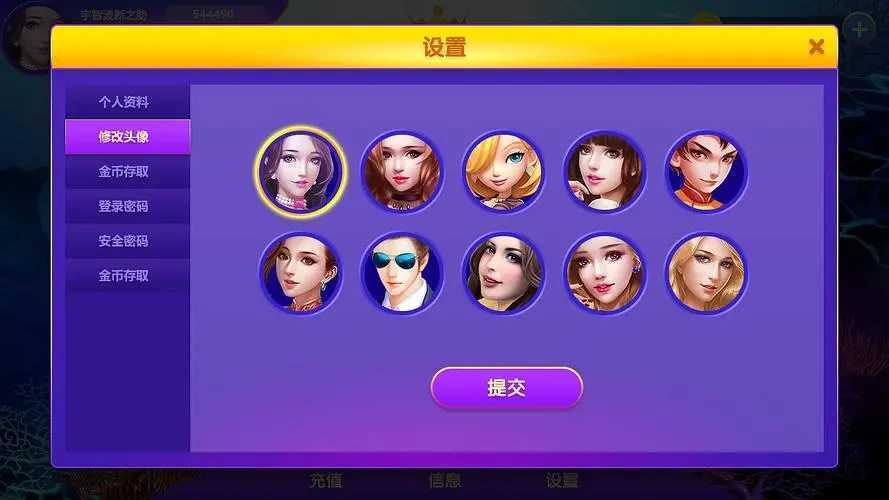Pick the woman avatar with dark bangs
889x500 pixels.
click(604, 172)
